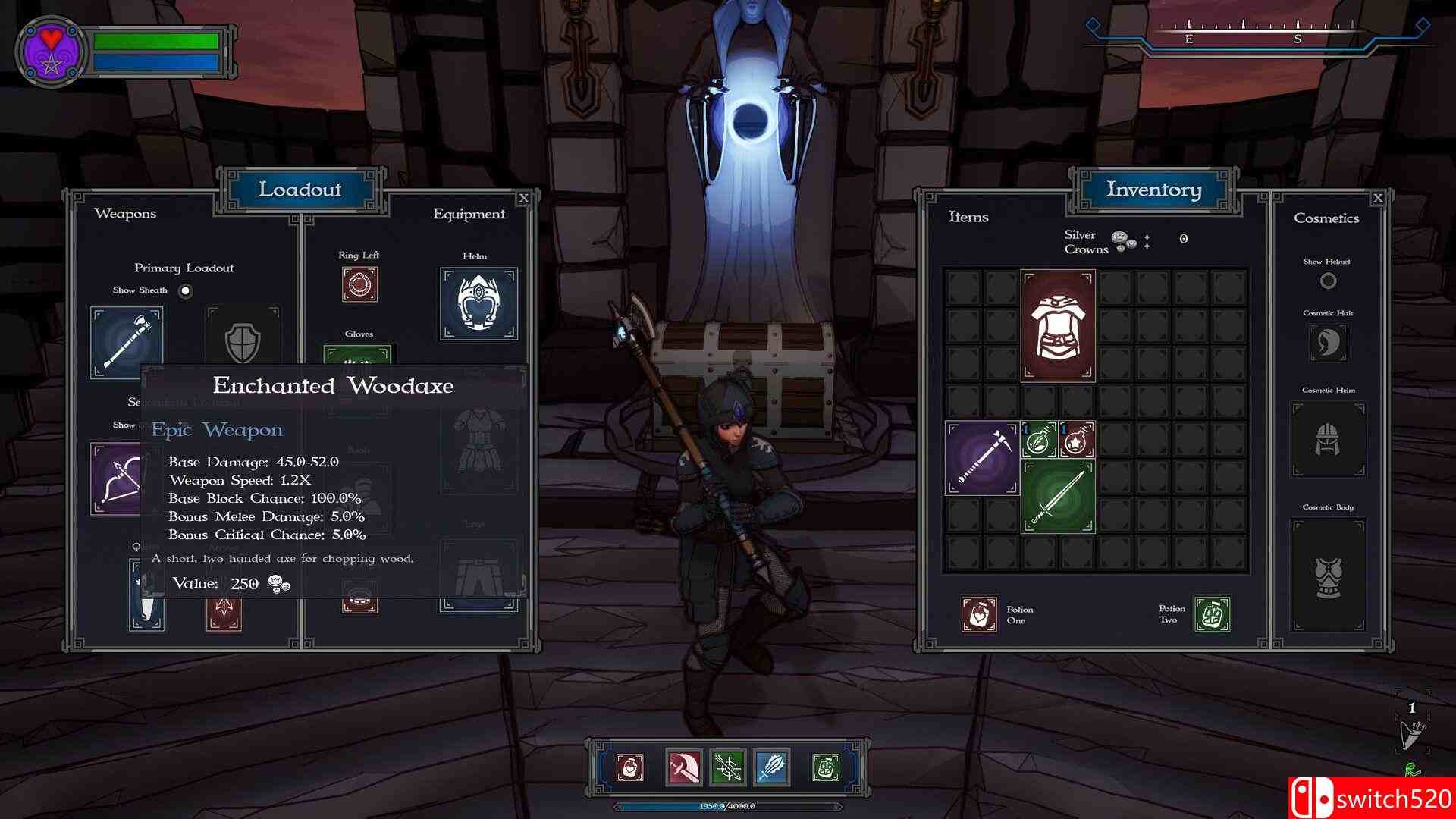1456x819 pixels.
Task: Click the Potion Two slot
Action: [1212, 614]
